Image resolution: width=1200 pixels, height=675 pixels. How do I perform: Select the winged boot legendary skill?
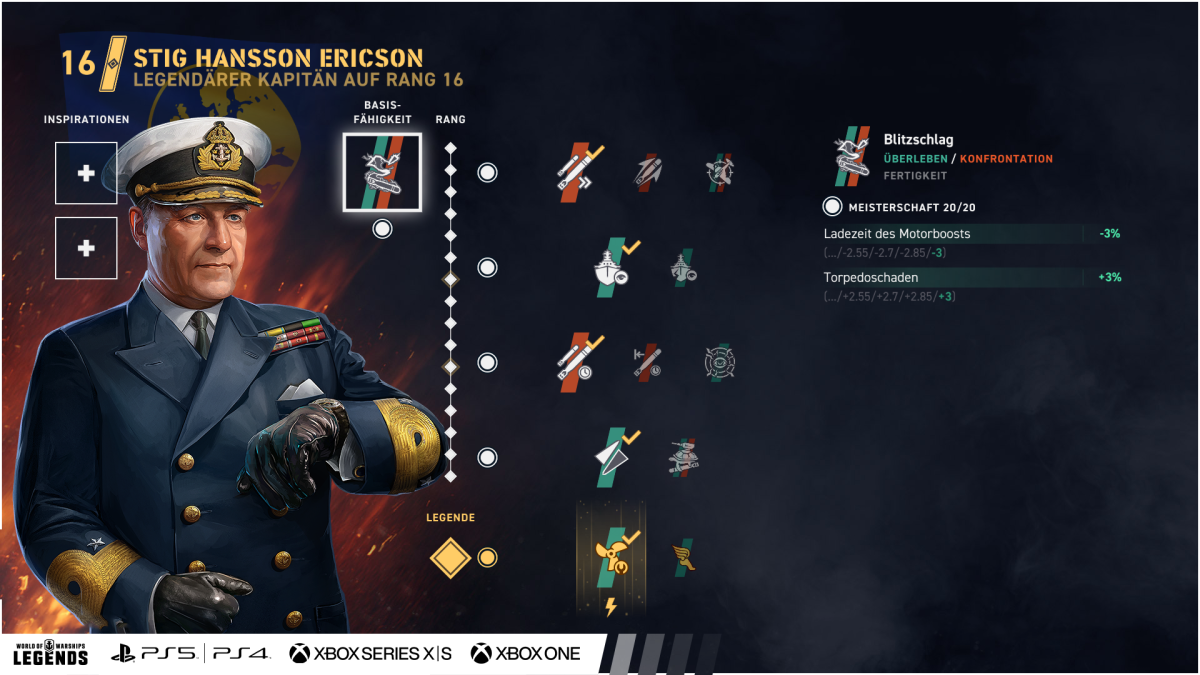(684, 557)
